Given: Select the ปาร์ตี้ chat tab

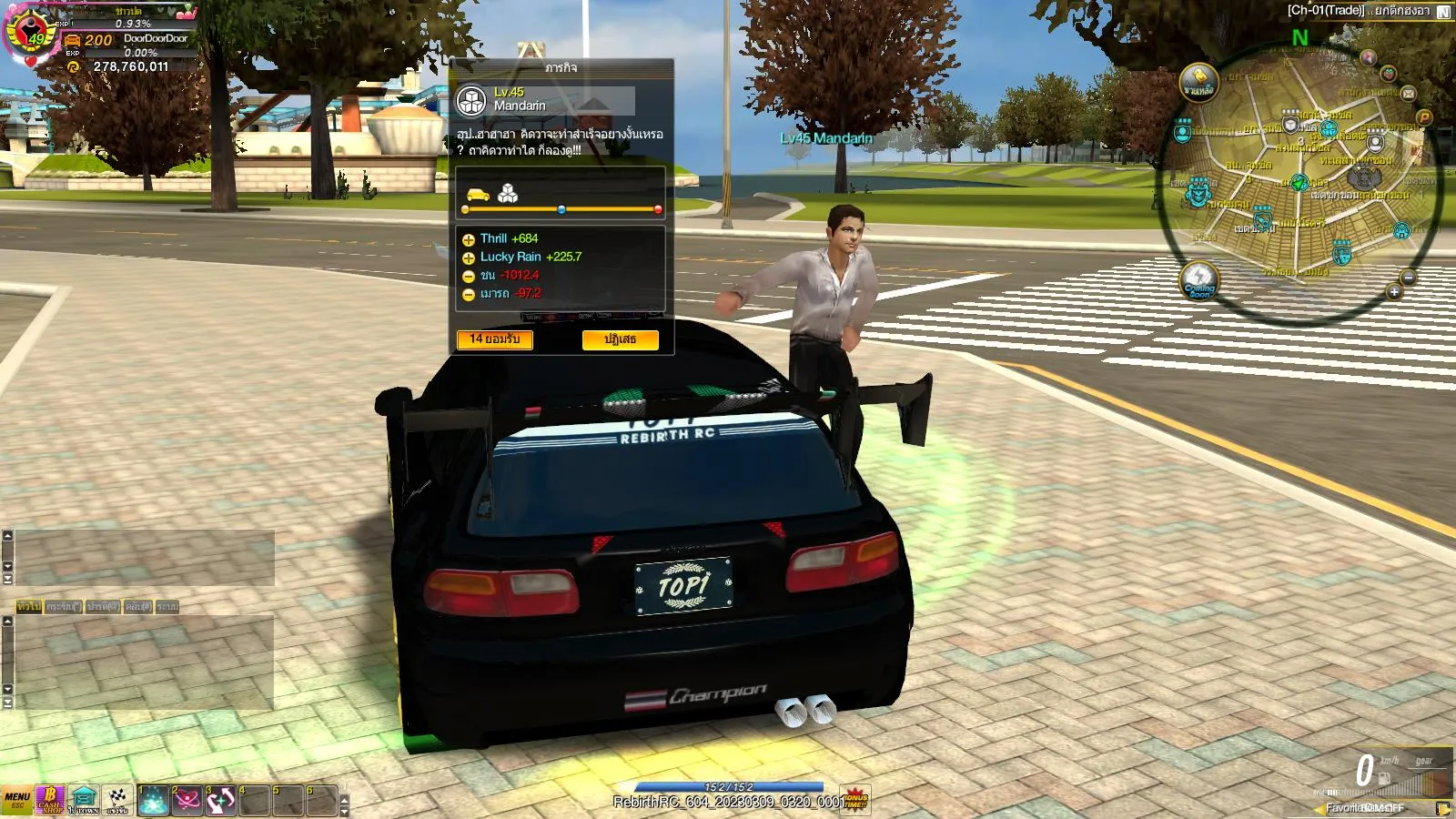Looking at the screenshot, I should point(103,606).
